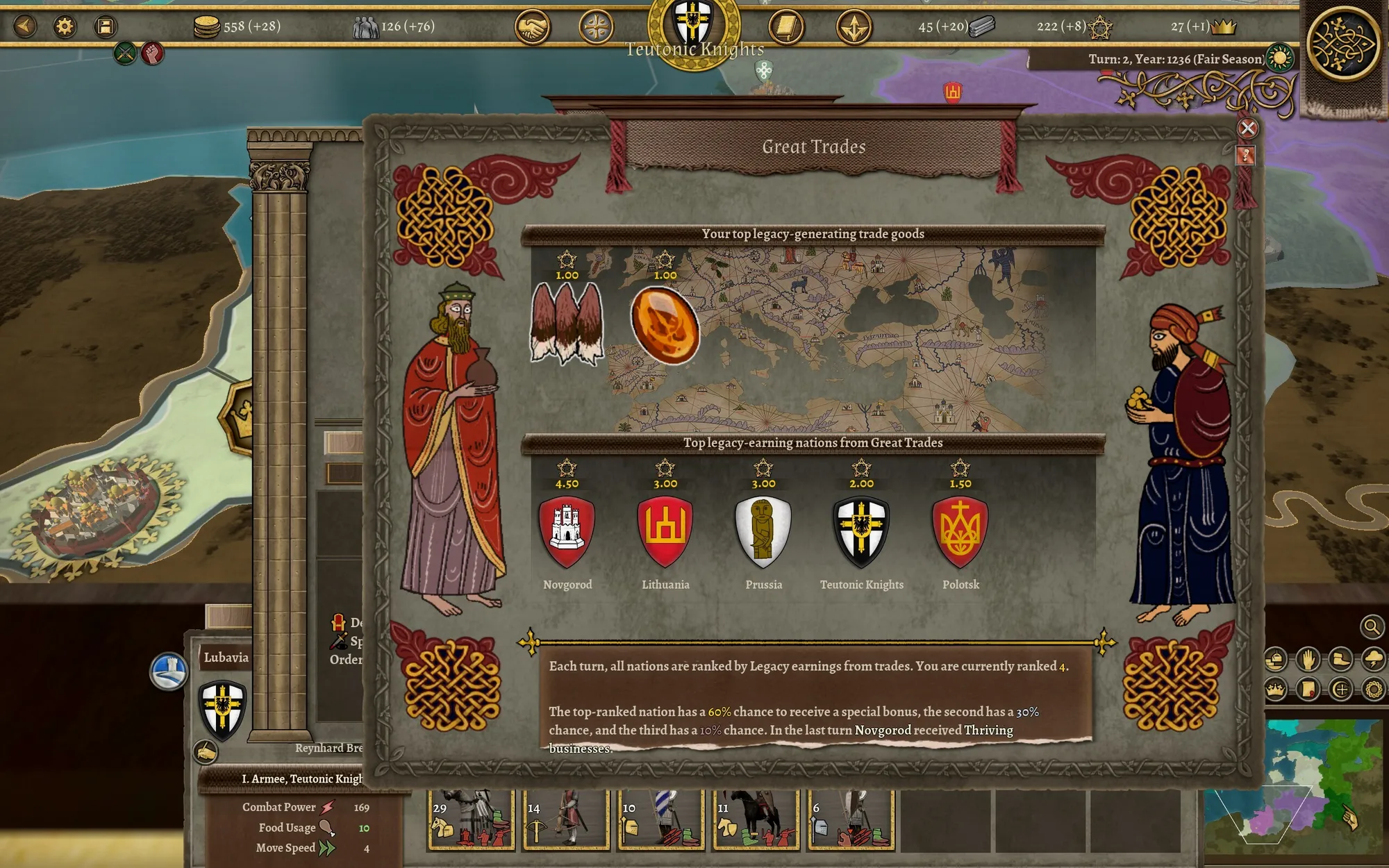Activate the crown map mode button
Screen dimensions: 1389x868
(1275, 690)
